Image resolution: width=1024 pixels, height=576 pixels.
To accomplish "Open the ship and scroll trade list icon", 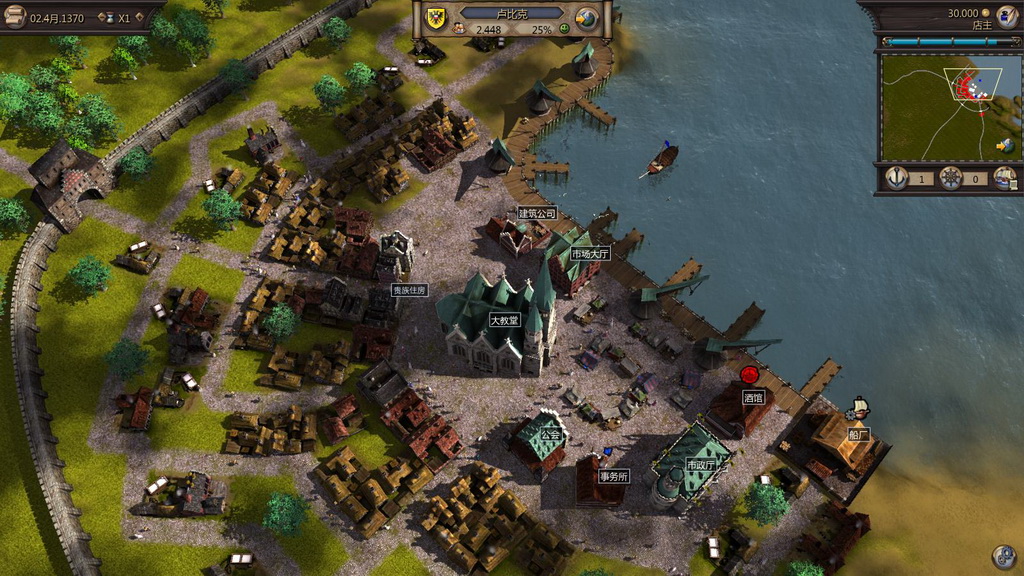I will tap(1004, 179).
